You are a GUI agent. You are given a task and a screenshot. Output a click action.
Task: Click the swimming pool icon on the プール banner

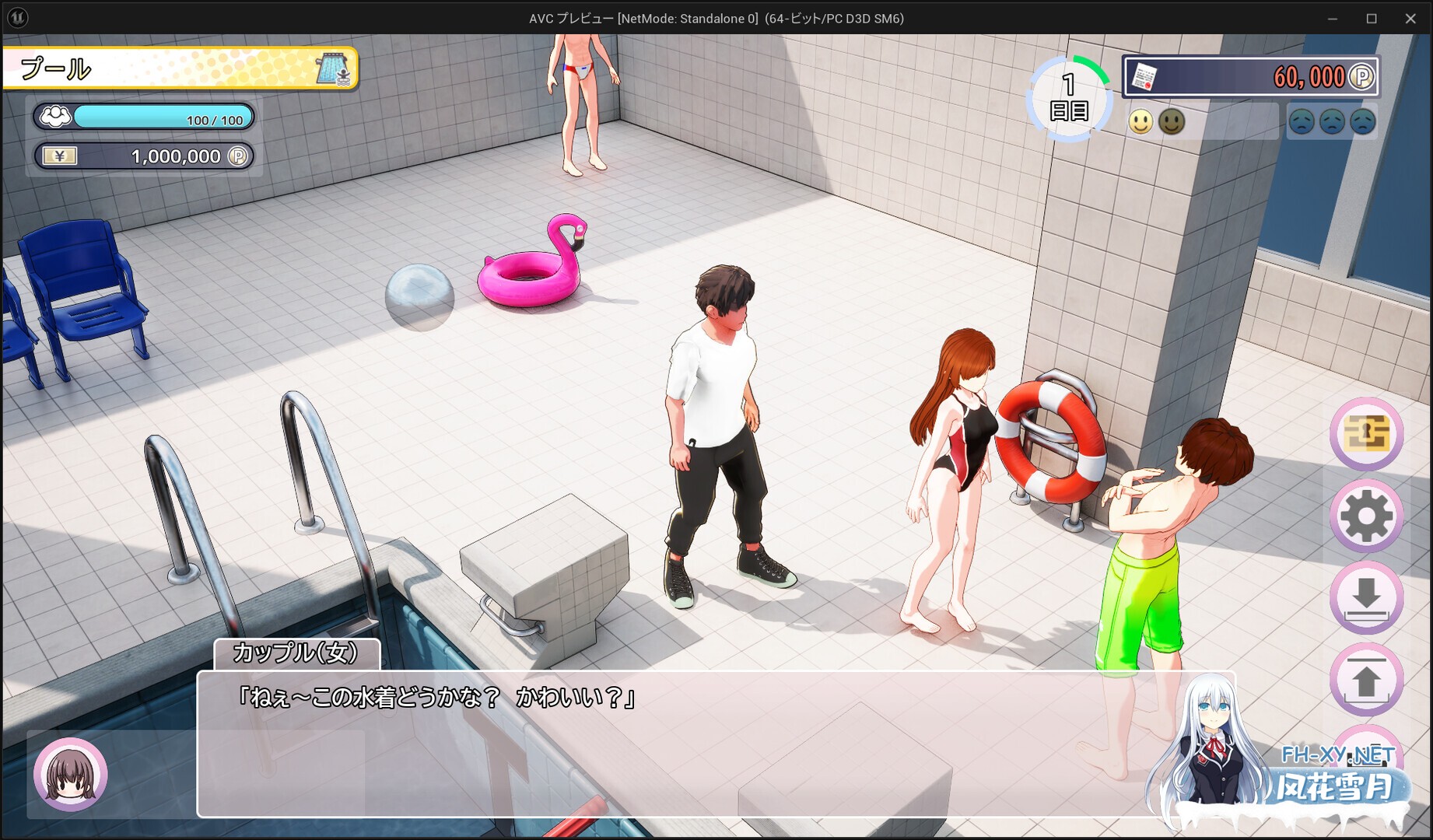[333, 68]
